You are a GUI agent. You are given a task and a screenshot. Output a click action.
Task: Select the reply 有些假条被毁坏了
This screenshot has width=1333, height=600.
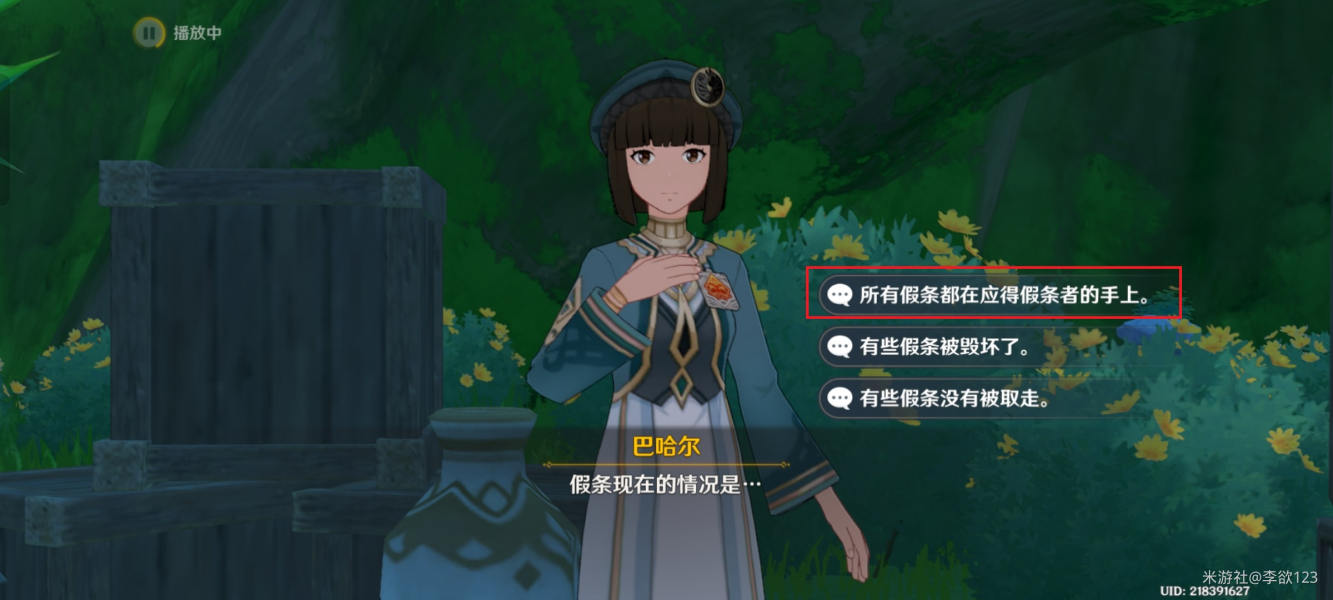(945, 347)
